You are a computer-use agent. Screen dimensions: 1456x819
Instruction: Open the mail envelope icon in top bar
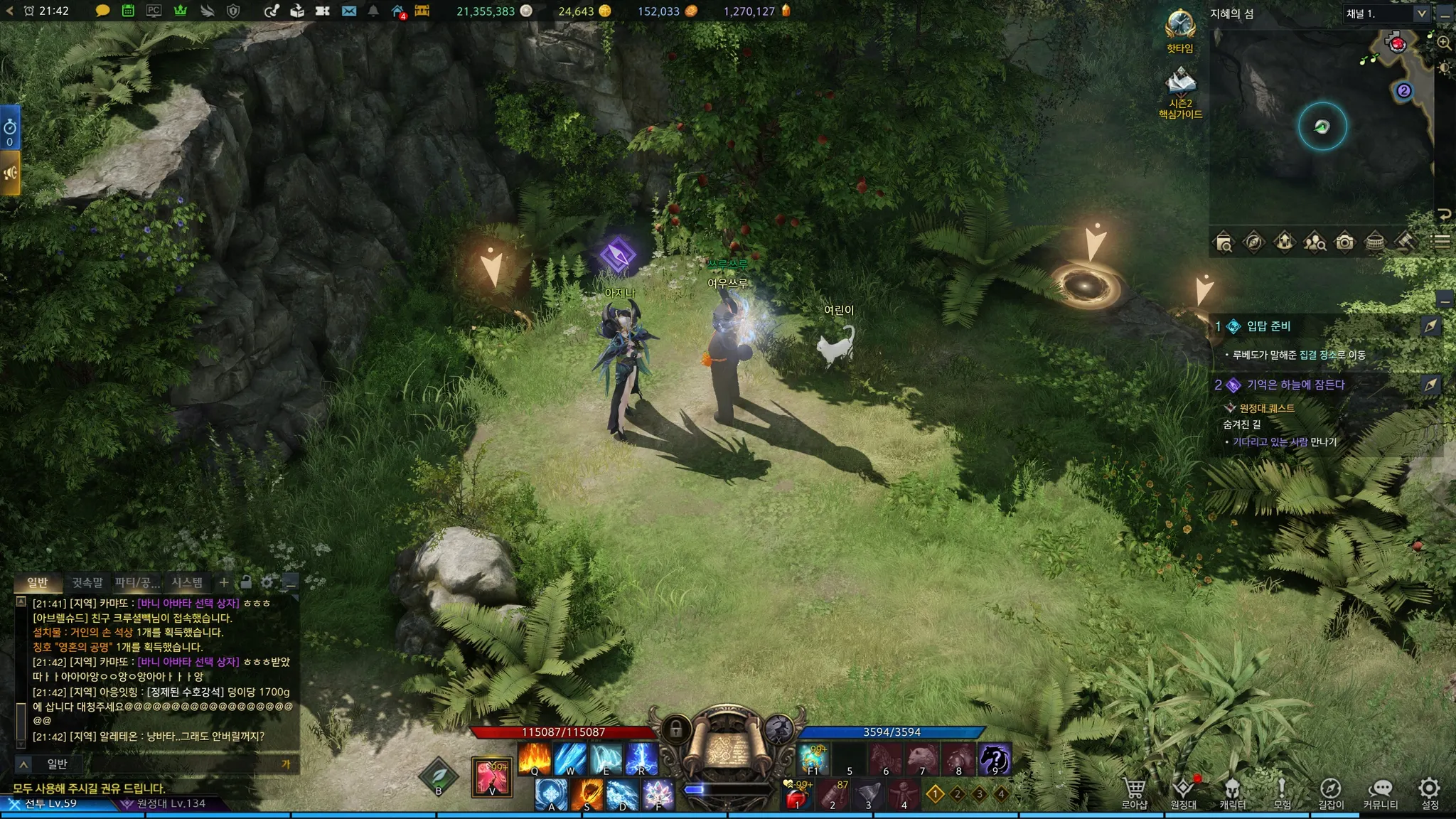[348, 11]
